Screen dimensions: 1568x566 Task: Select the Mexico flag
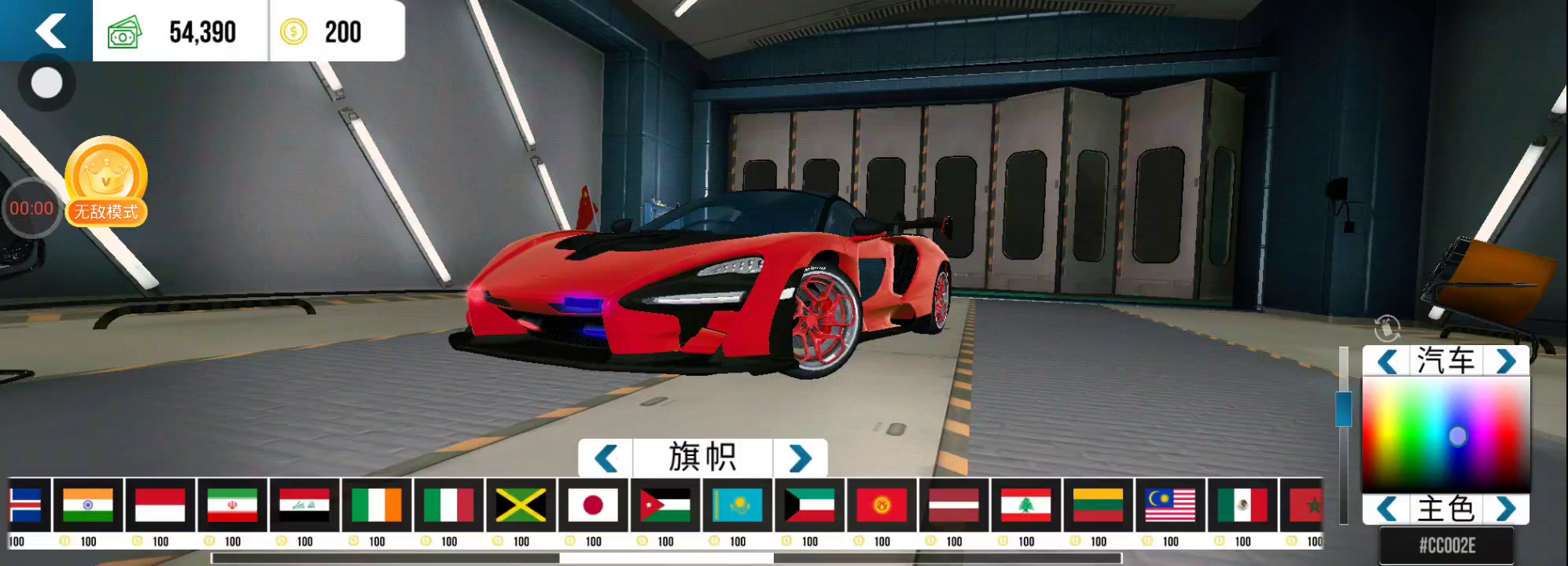coord(1242,505)
